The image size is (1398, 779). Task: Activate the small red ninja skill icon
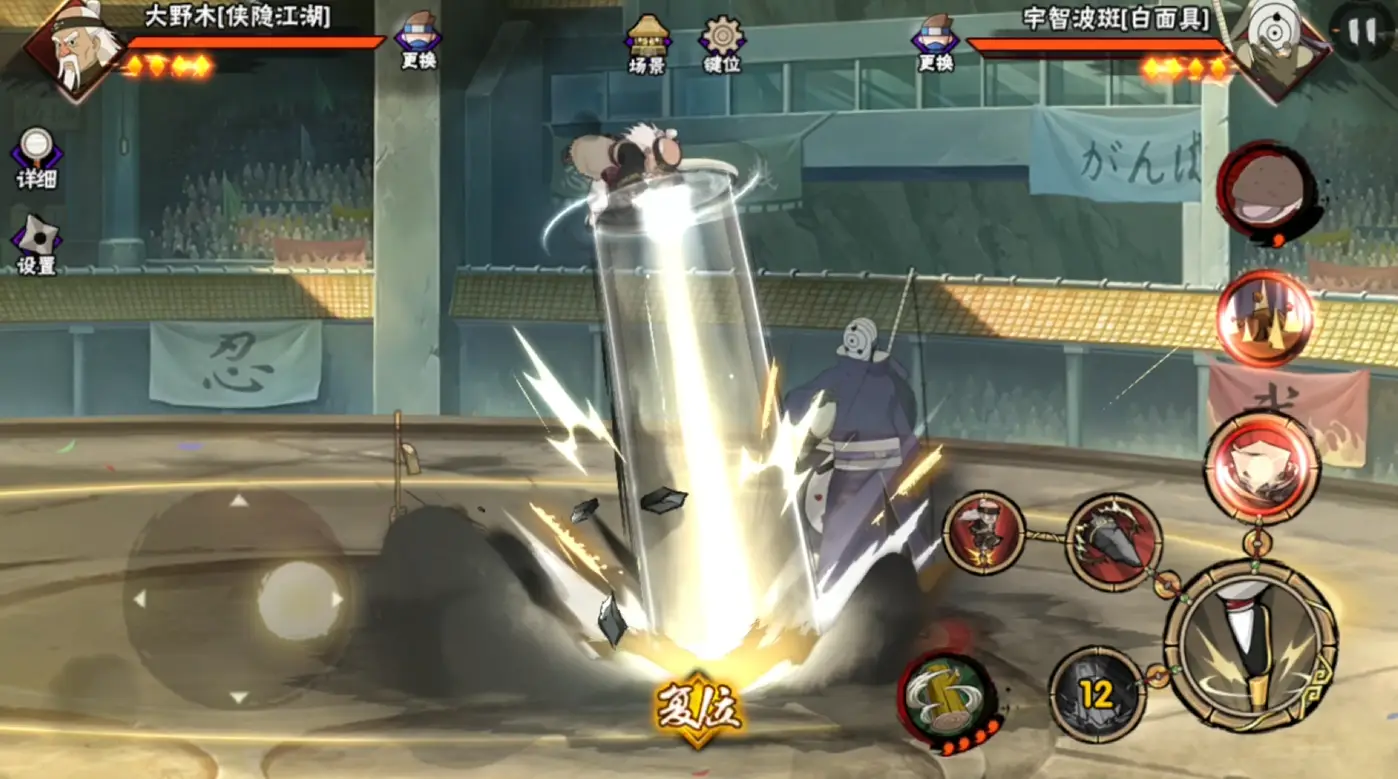coord(984,533)
